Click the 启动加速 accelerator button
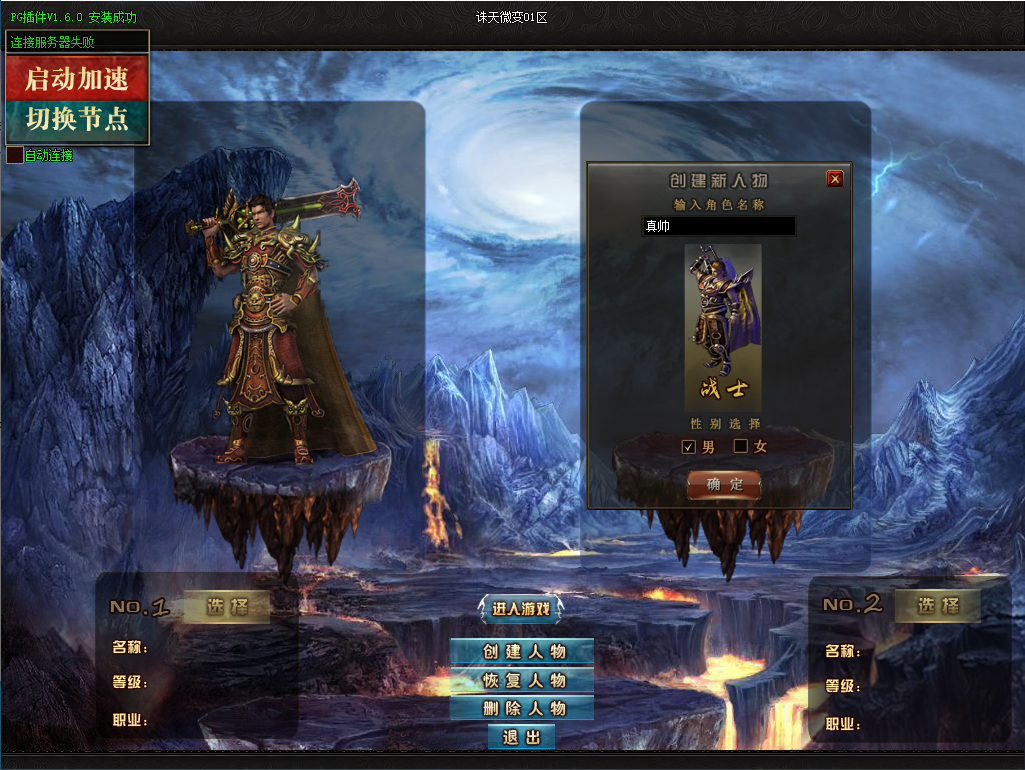This screenshot has width=1025, height=770. pyautogui.click(x=77, y=78)
